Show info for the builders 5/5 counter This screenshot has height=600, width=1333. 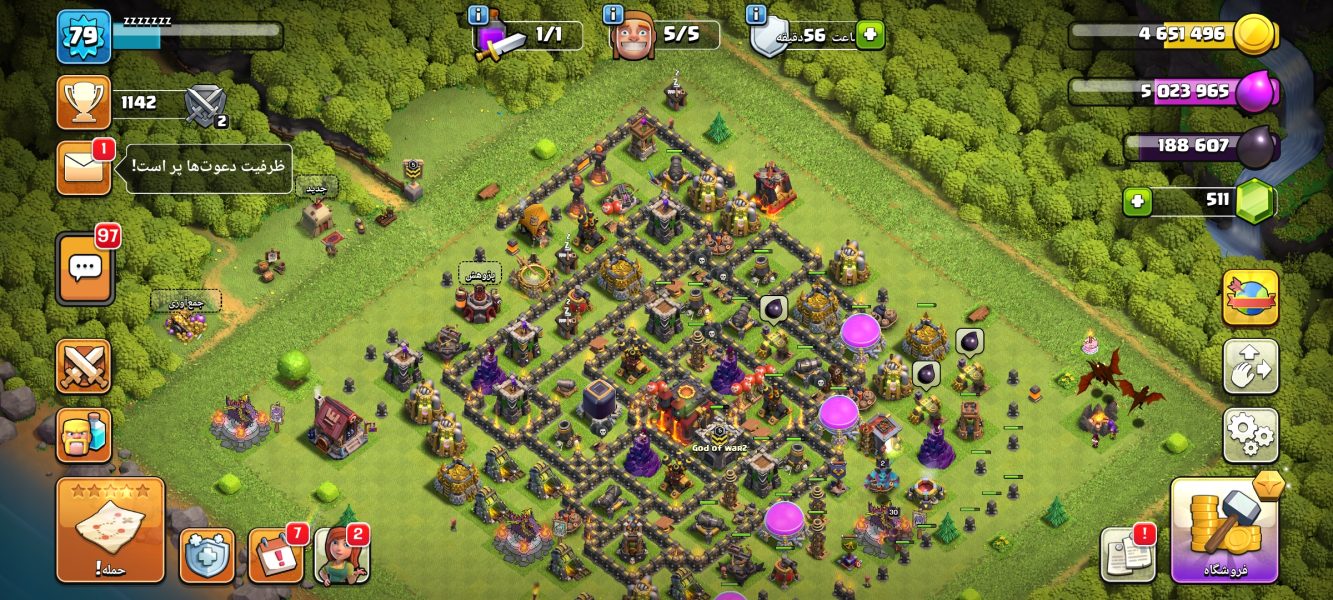[613, 15]
